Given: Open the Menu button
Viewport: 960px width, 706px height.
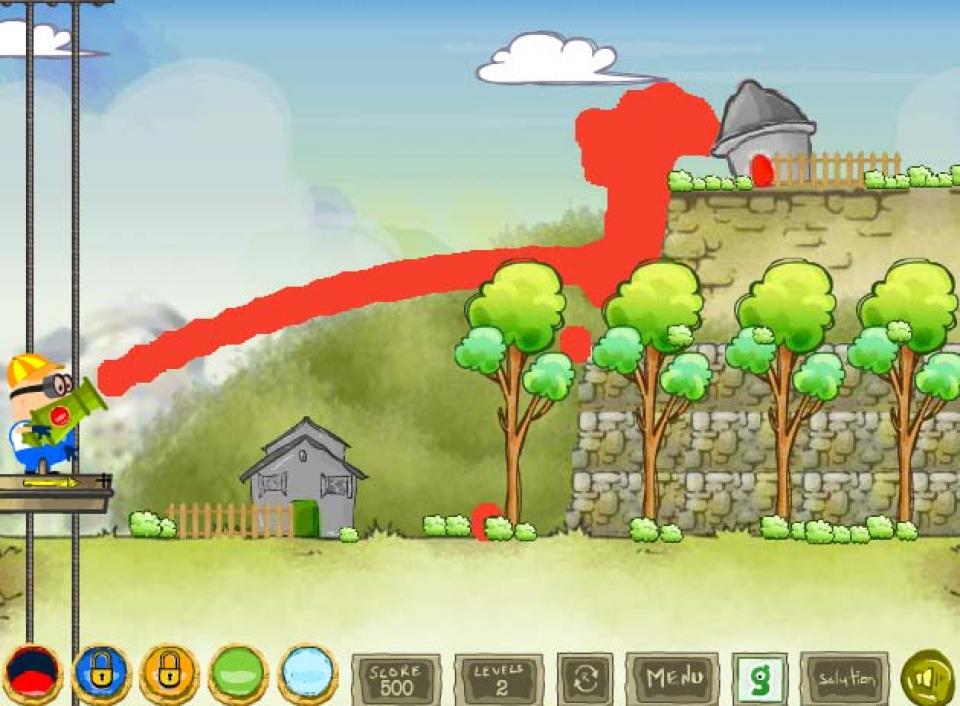Looking at the screenshot, I should [672, 679].
